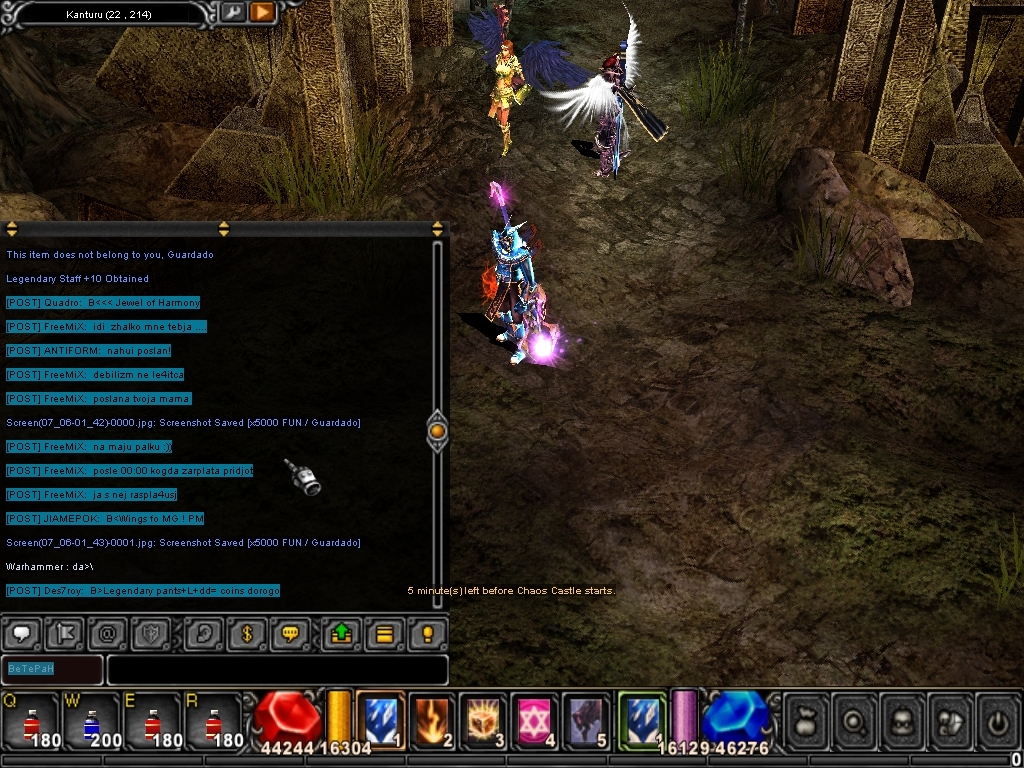1024x768 pixels.
Task: Activate the pink hexagram skill in slot 4
Action: tap(535, 720)
